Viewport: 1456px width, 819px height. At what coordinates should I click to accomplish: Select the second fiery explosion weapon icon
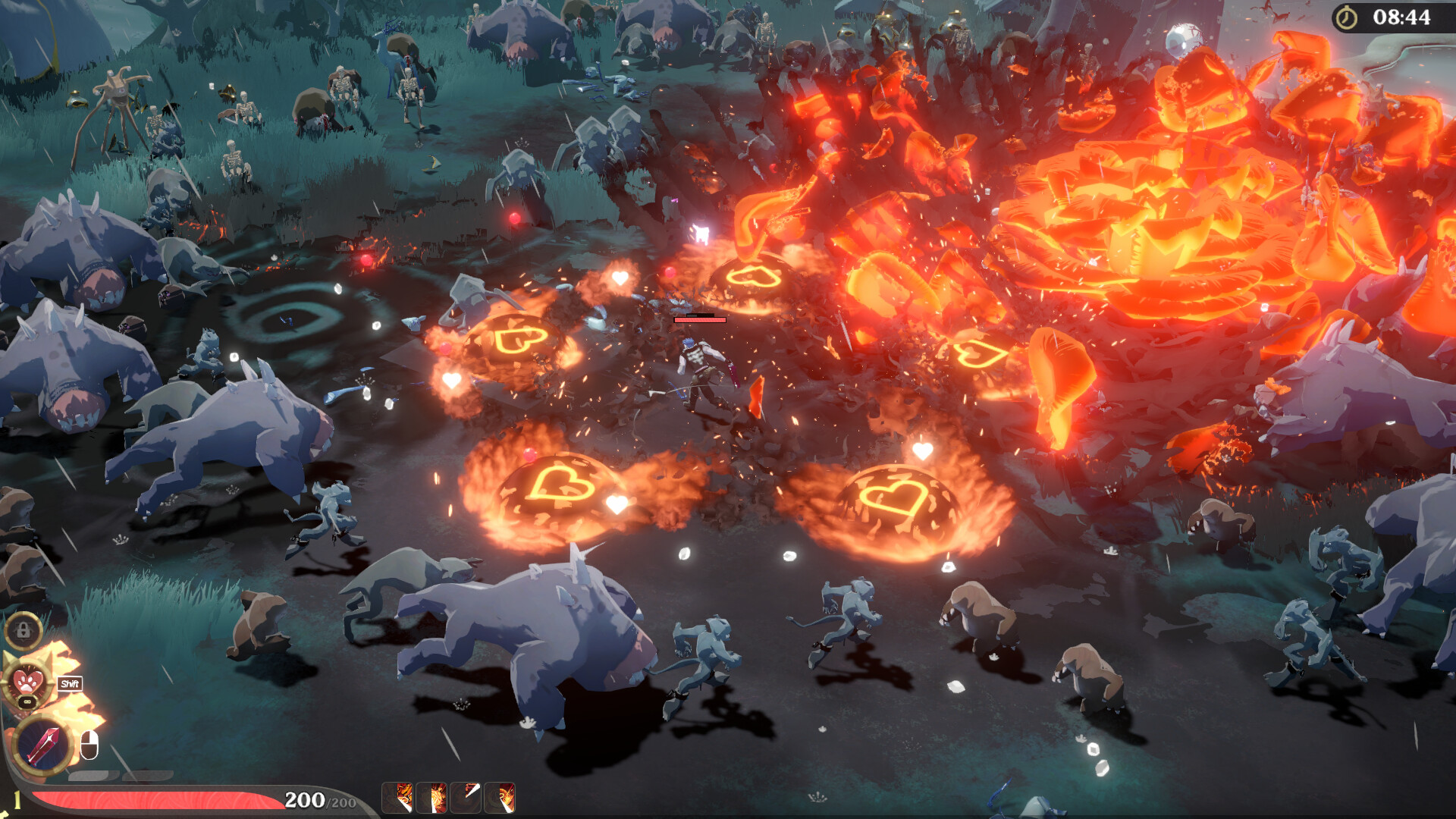click(431, 799)
